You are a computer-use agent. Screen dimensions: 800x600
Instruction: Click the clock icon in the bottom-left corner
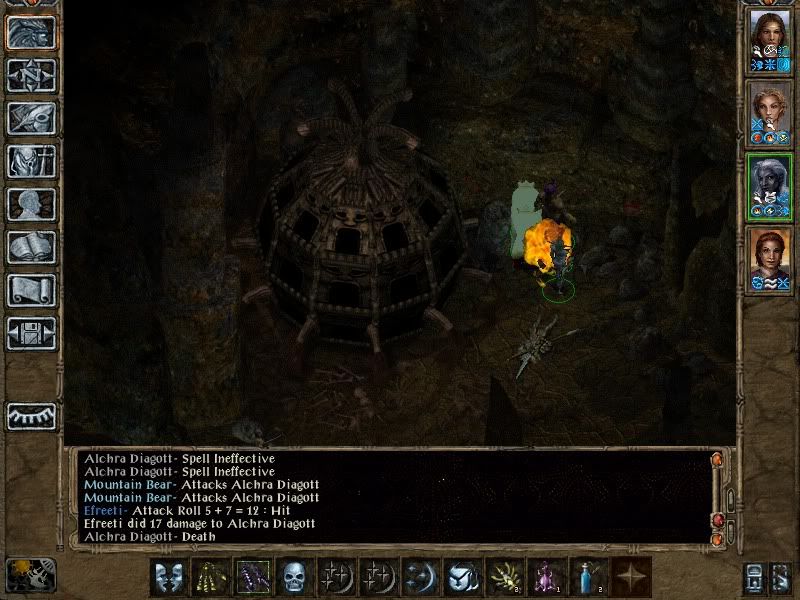[30, 575]
